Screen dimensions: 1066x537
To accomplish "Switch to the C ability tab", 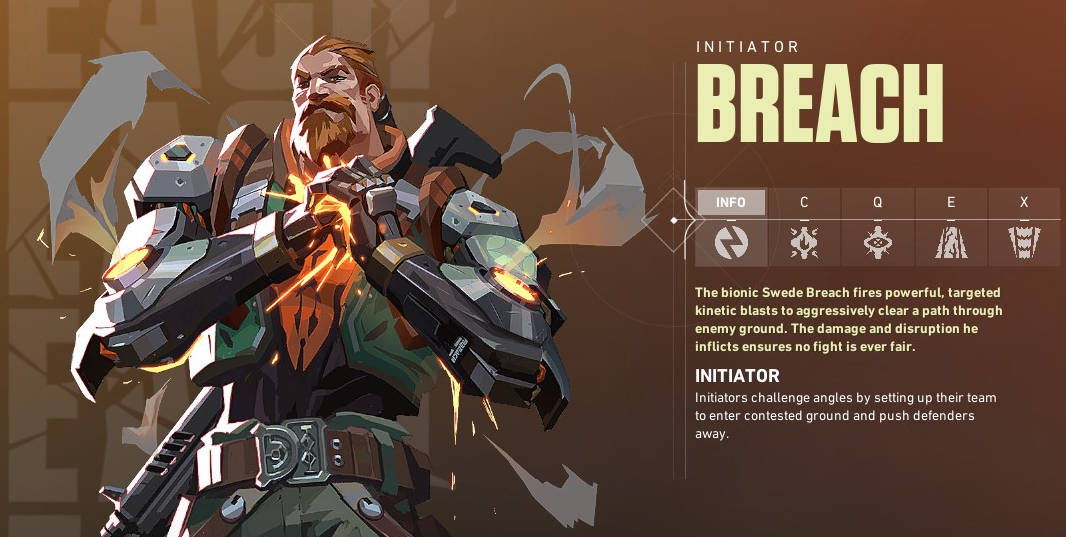I will click(804, 202).
